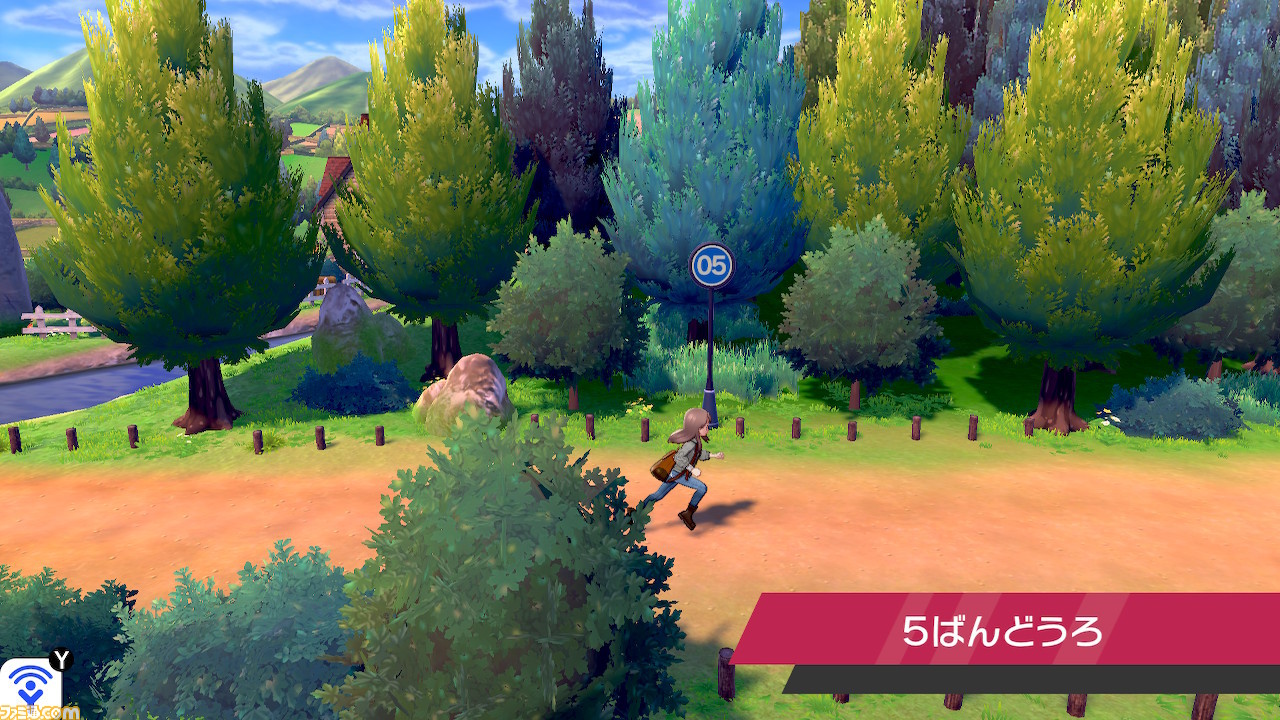Click the Y button badge on the Y-Comm icon
The height and width of the screenshot is (720, 1280).
tap(61, 660)
